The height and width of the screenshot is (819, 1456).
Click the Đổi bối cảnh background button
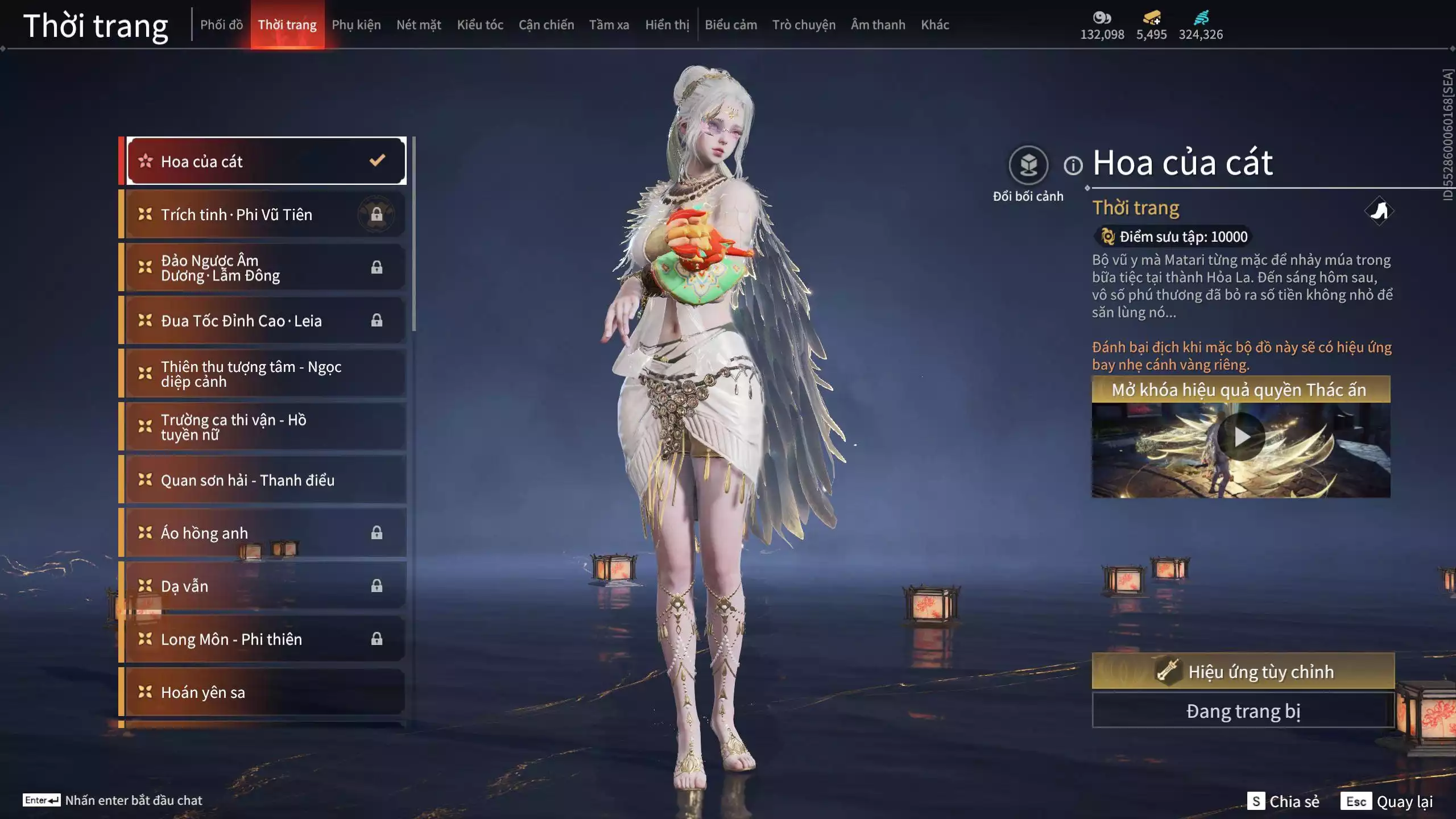1028,166
